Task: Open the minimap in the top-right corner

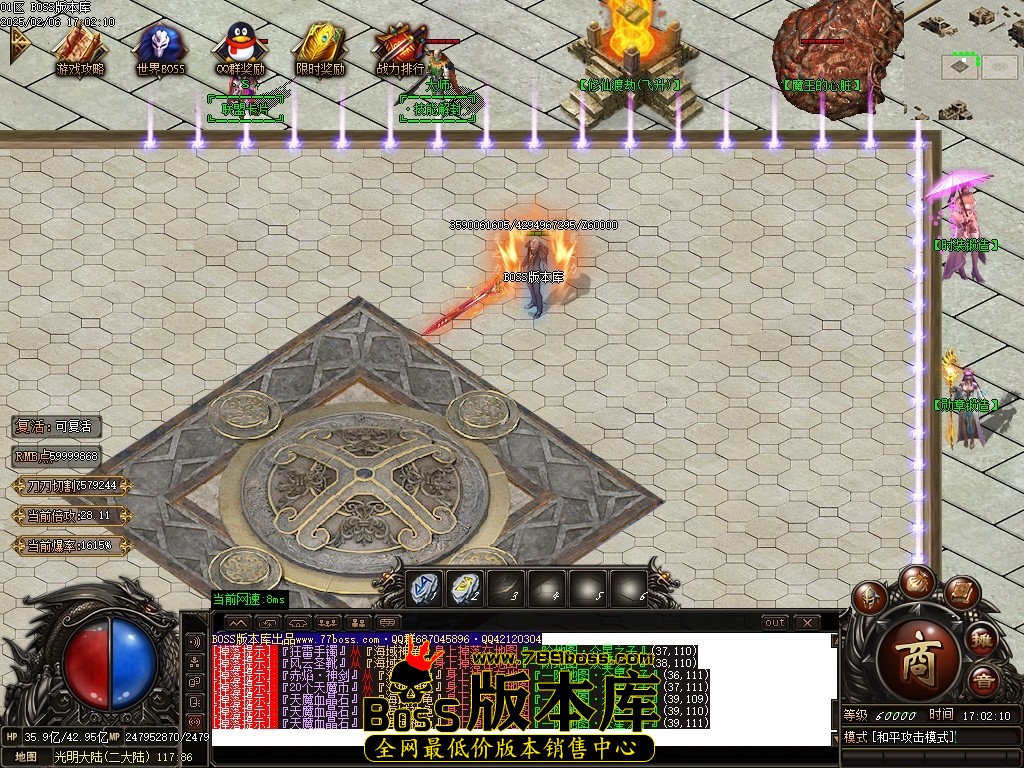Action: [x=961, y=66]
